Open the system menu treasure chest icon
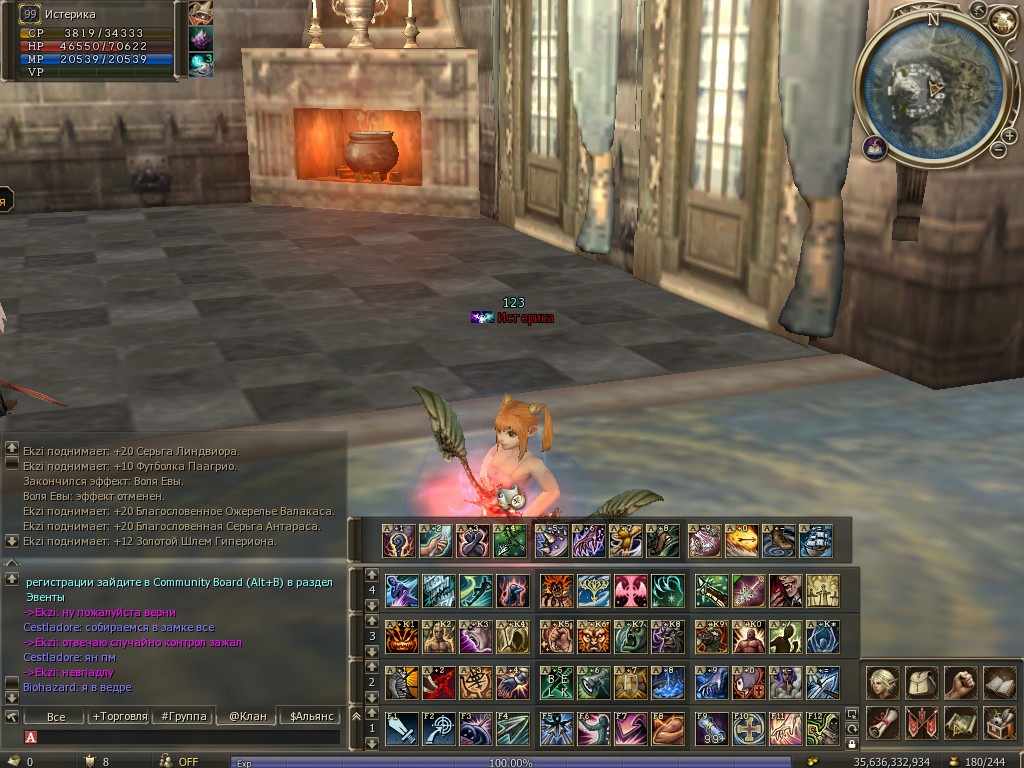This screenshot has height=768, width=1024. tap(999, 722)
